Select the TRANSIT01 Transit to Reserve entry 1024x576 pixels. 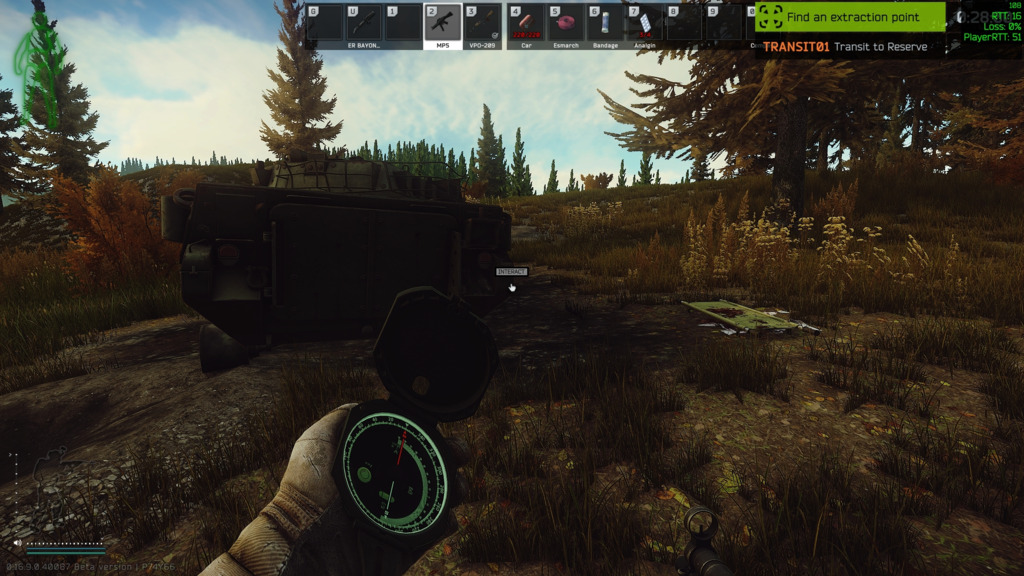point(845,46)
